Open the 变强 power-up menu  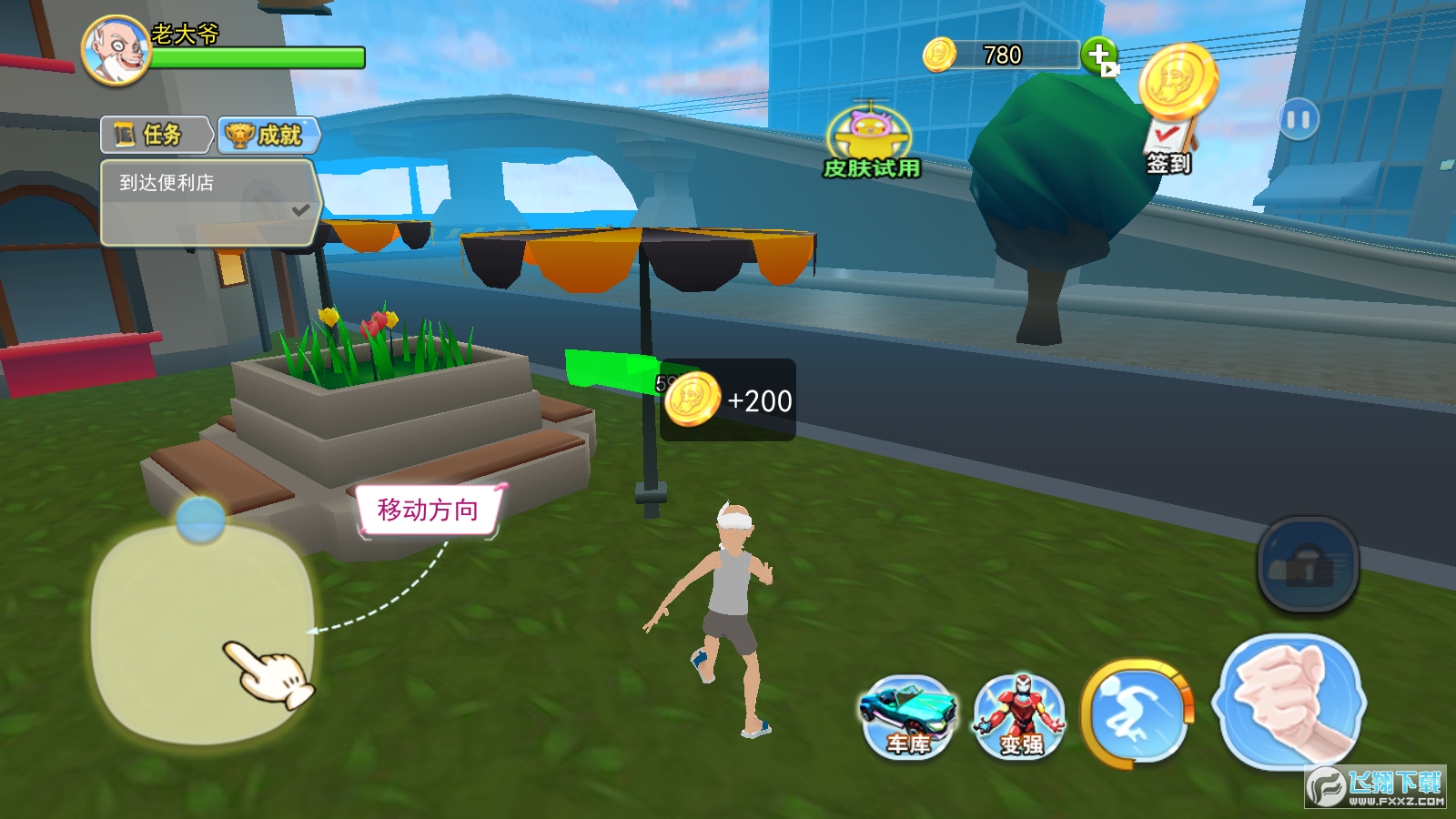[1019, 717]
